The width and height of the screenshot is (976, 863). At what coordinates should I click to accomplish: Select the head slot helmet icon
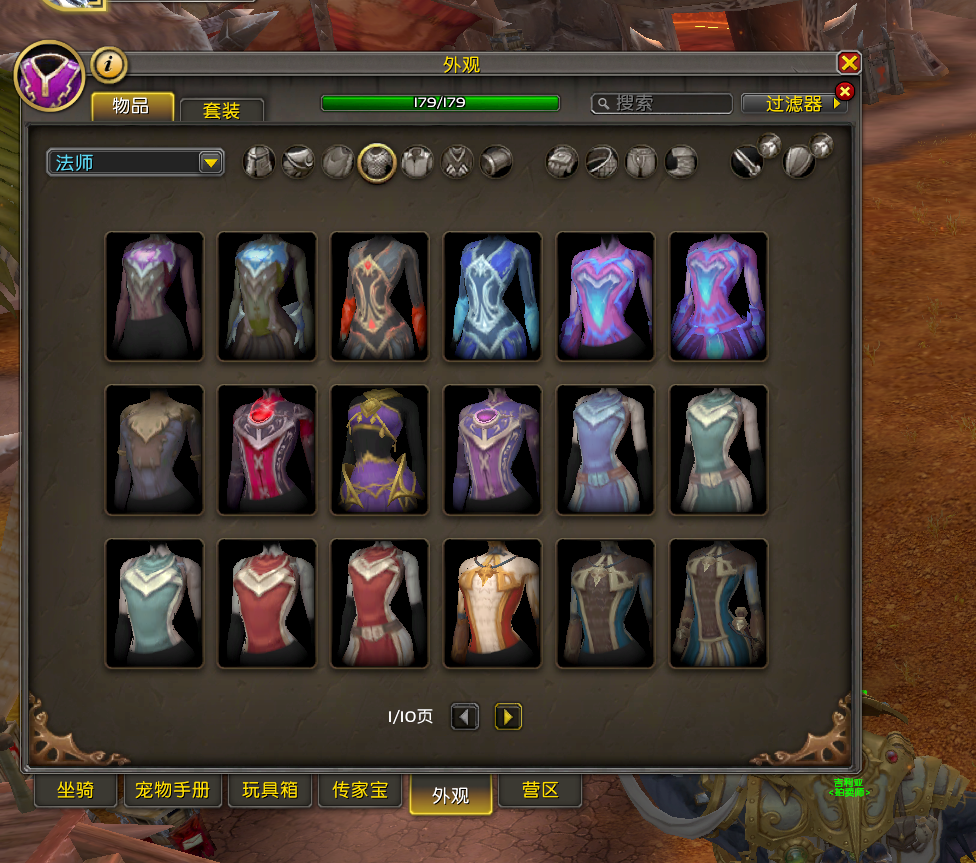click(x=259, y=161)
